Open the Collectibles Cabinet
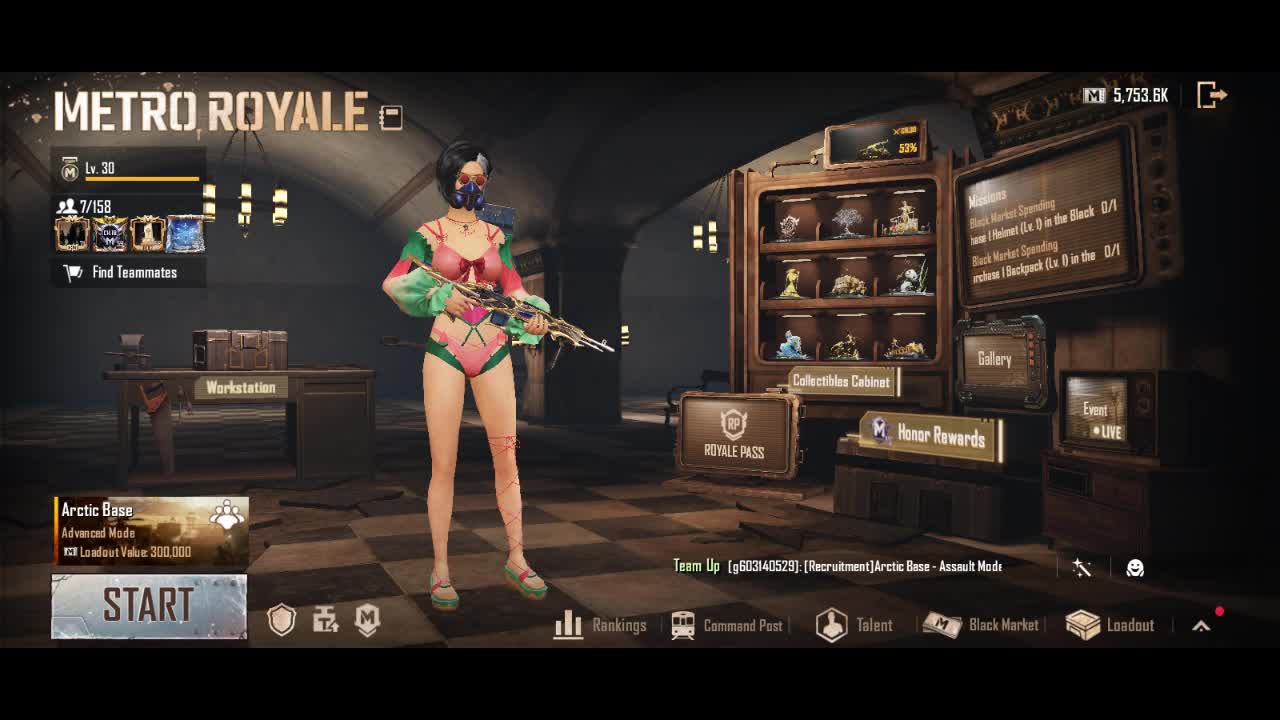 [840, 381]
